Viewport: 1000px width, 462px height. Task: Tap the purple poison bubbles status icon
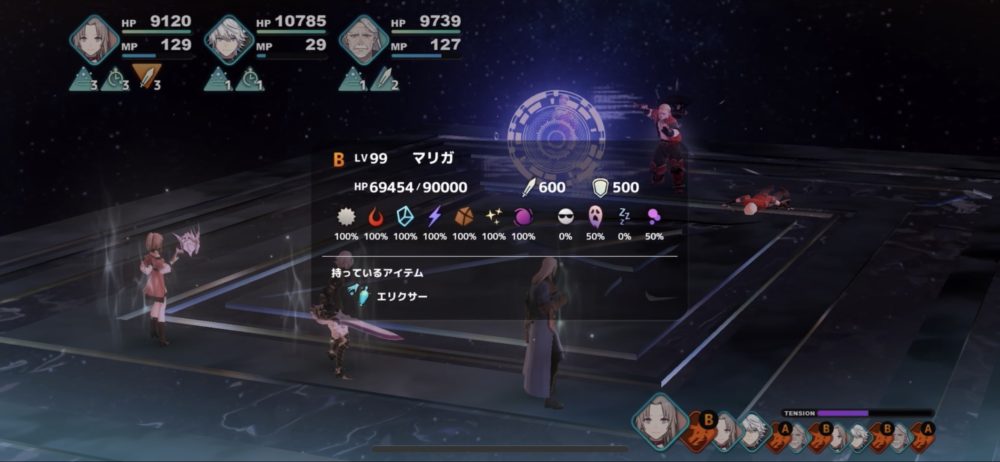click(x=654, y=216)
